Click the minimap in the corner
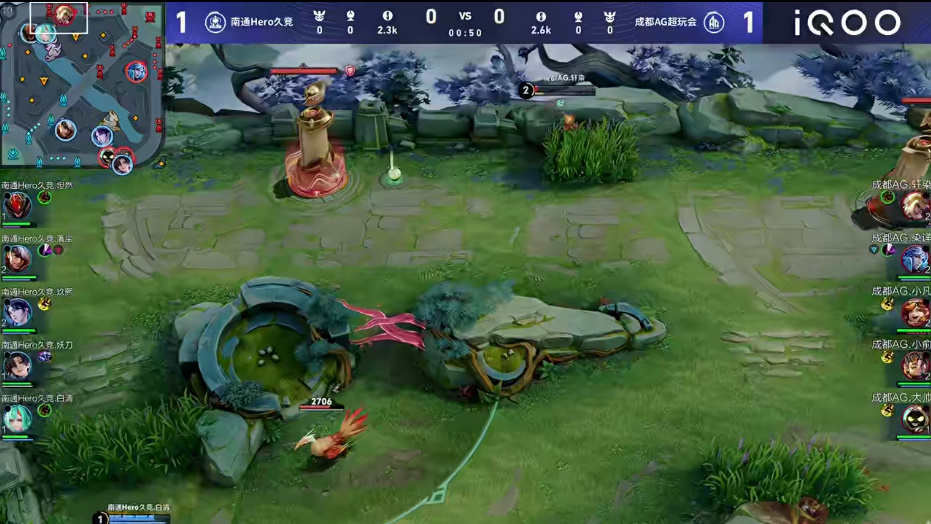 tap(82, 84)
